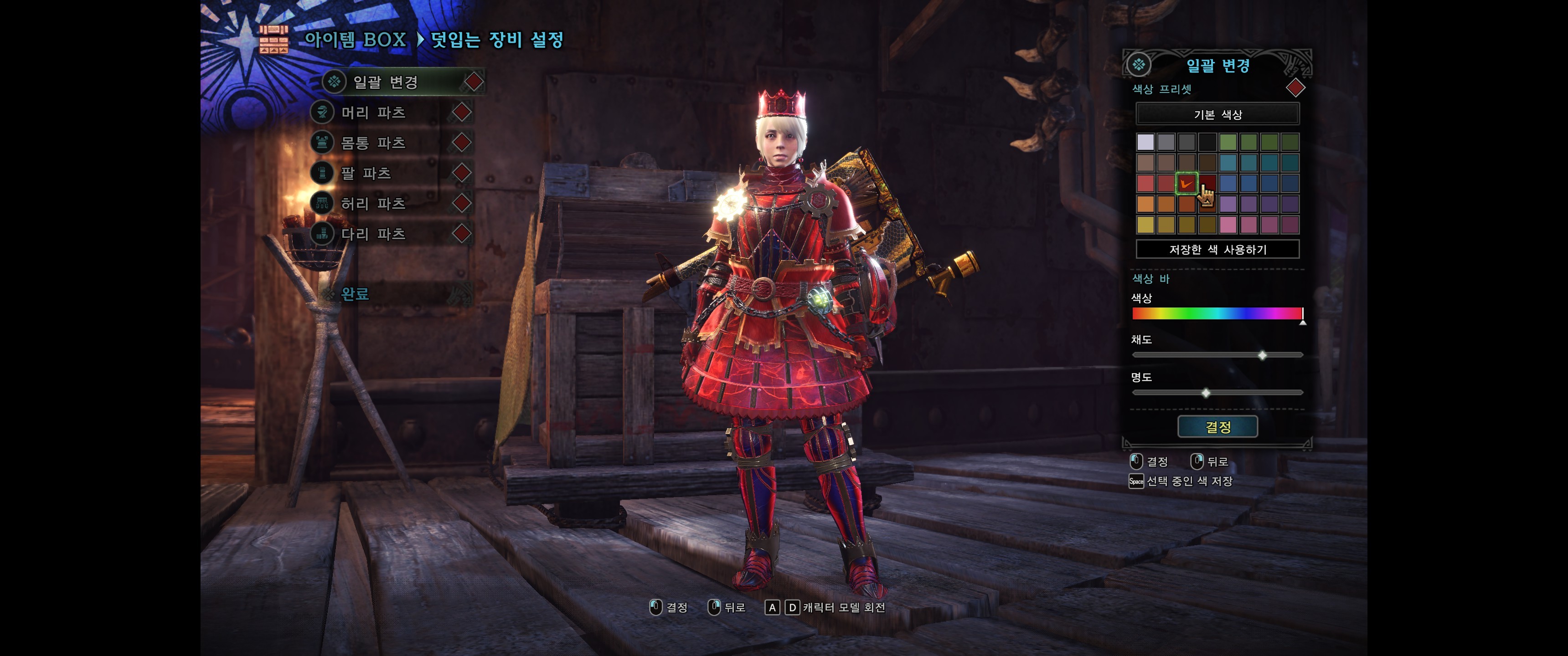This screenshot has height=656, width=1568.
Task: Pick the white preset color swatch
Action: point(1145,143)
